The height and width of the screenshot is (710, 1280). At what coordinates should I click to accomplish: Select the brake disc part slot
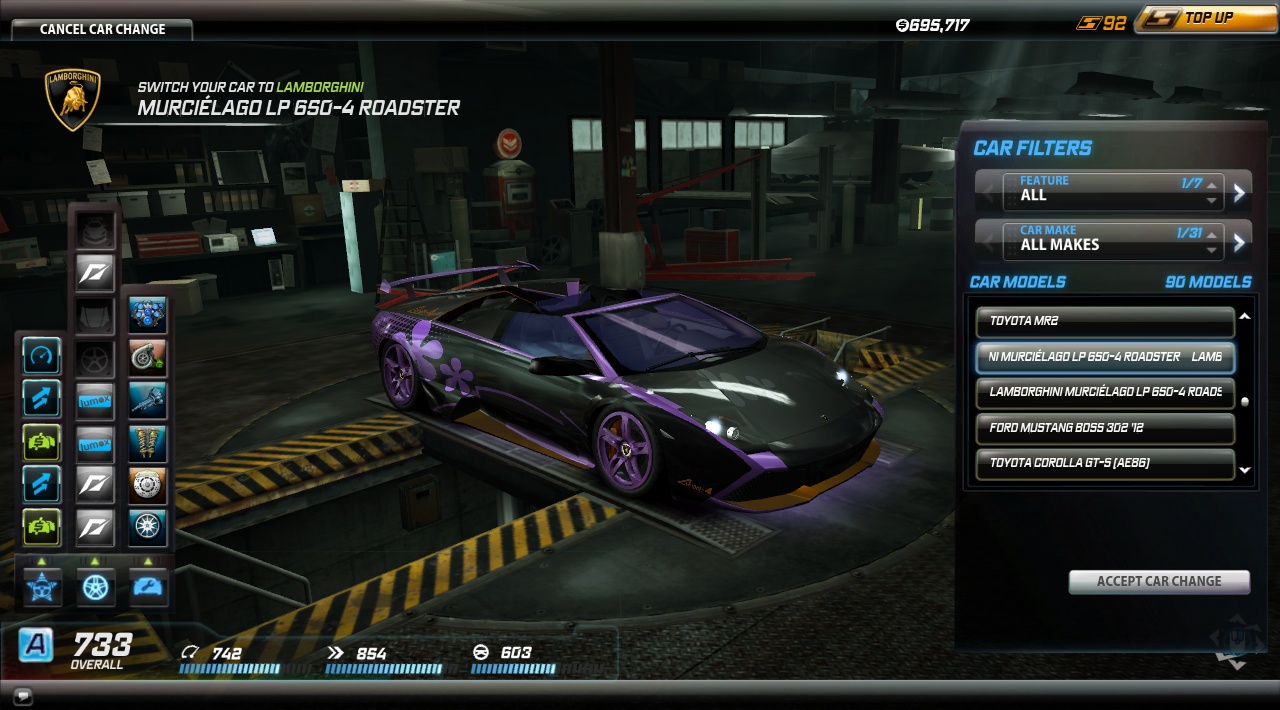[x=148, y=484]
